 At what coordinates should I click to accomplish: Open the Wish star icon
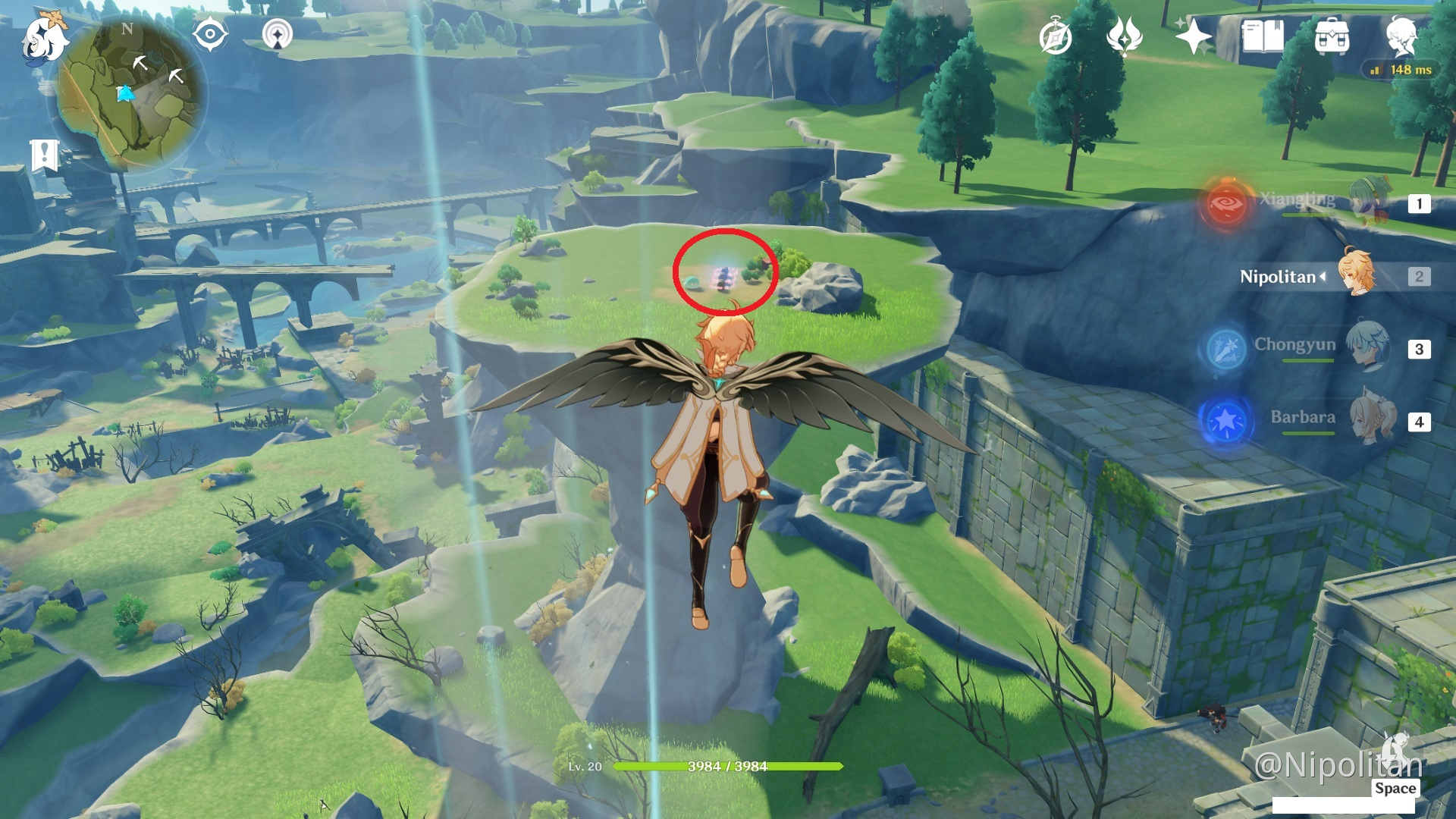[x=1192, y=36]
